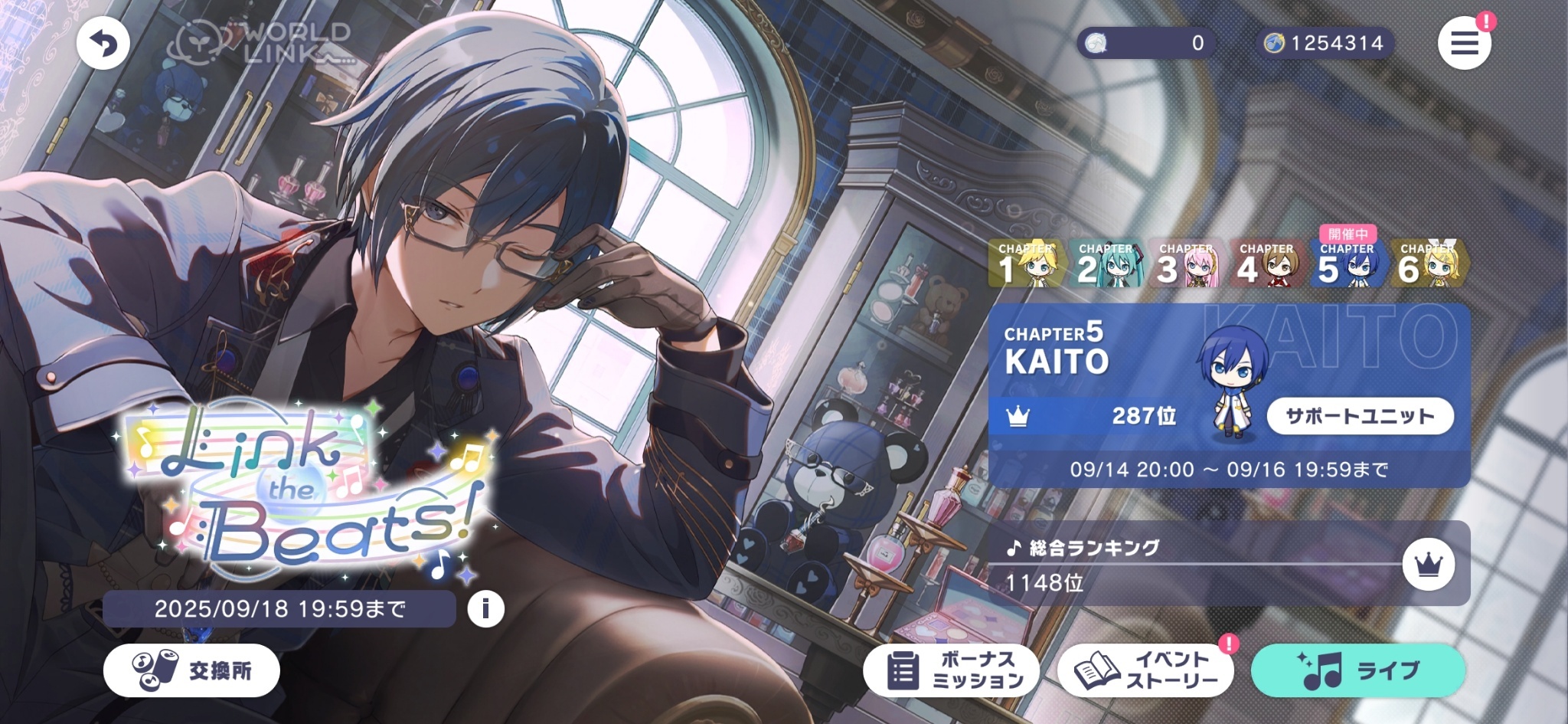Choose the Chapter 3 tab
The height and width of the screenshot is (724, 1568).
pyautogui.click(x=1187, y=264)
